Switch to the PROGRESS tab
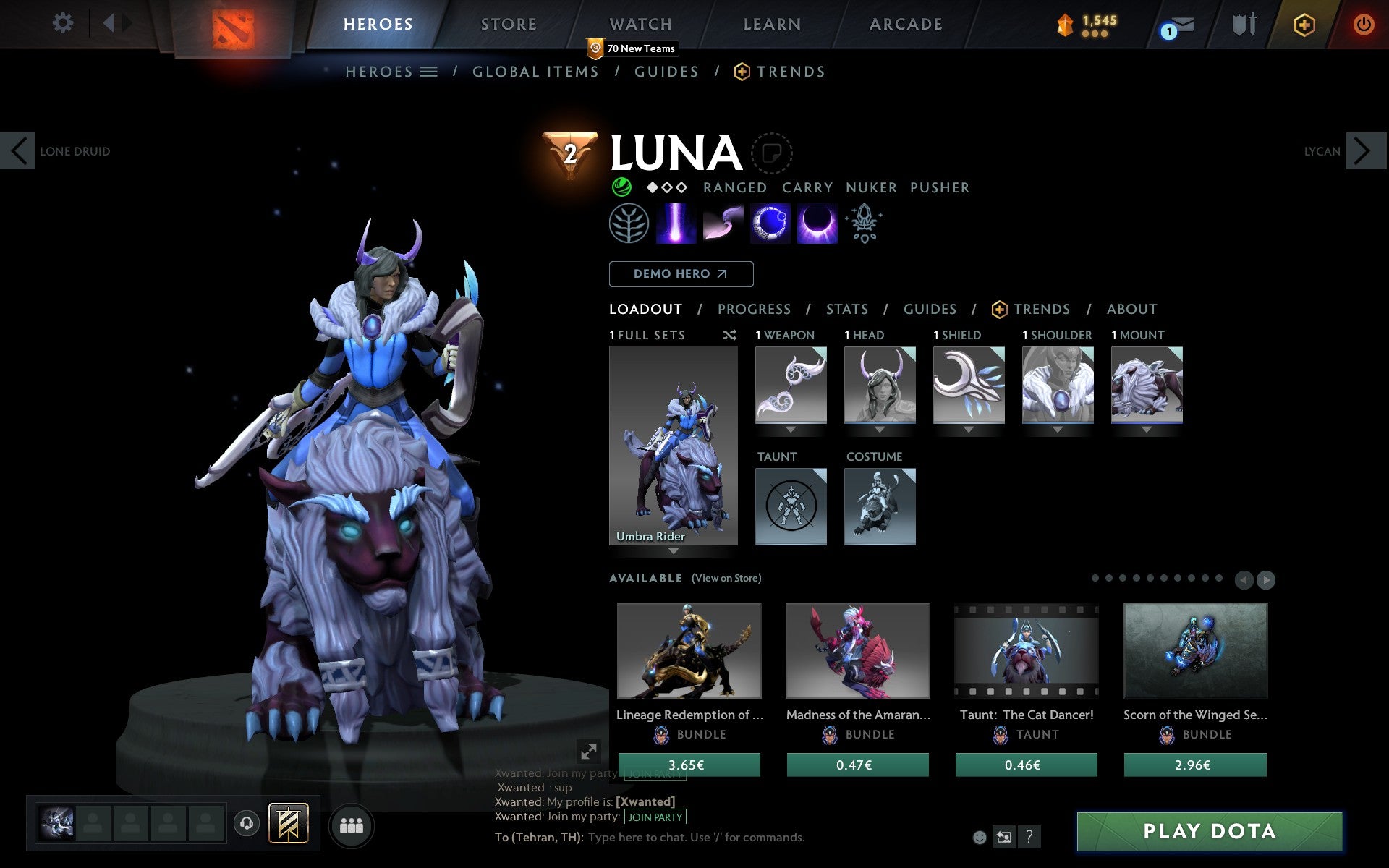1389x868 pixels. pyautogui.click(x=754, y=309)
